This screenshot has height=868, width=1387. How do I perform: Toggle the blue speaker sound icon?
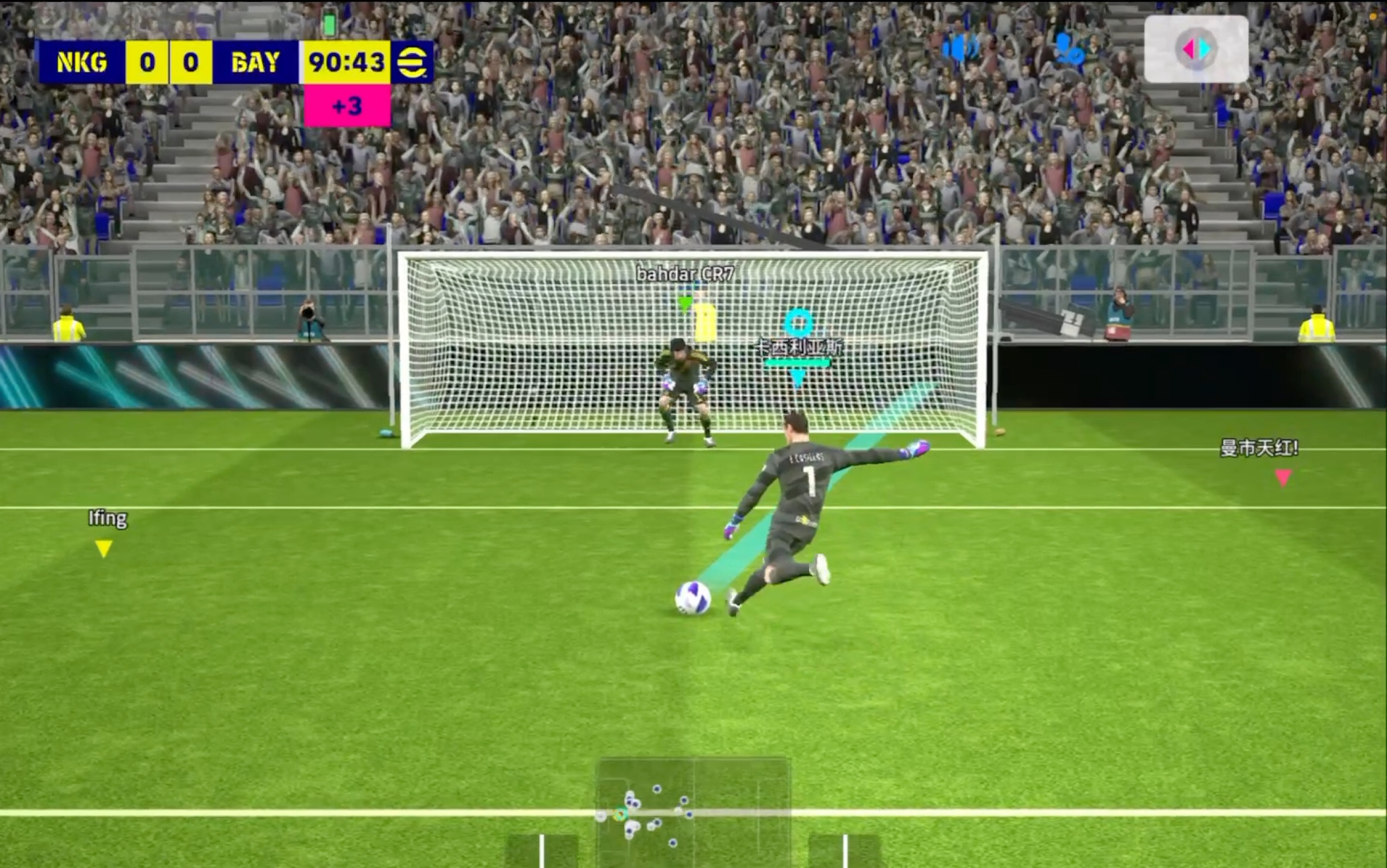coord(960,48)
